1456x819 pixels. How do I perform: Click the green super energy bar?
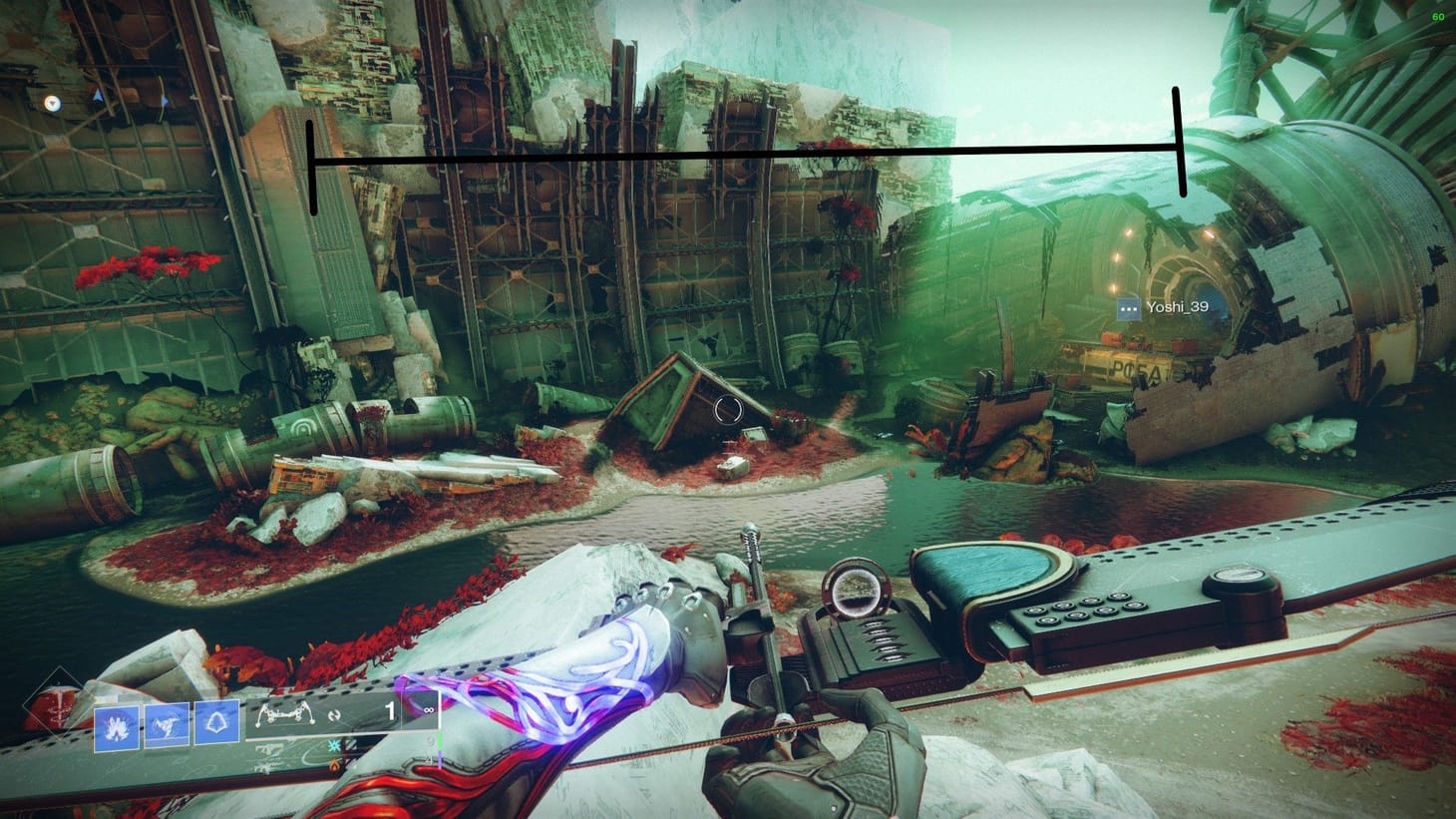(x=439, y=740)
